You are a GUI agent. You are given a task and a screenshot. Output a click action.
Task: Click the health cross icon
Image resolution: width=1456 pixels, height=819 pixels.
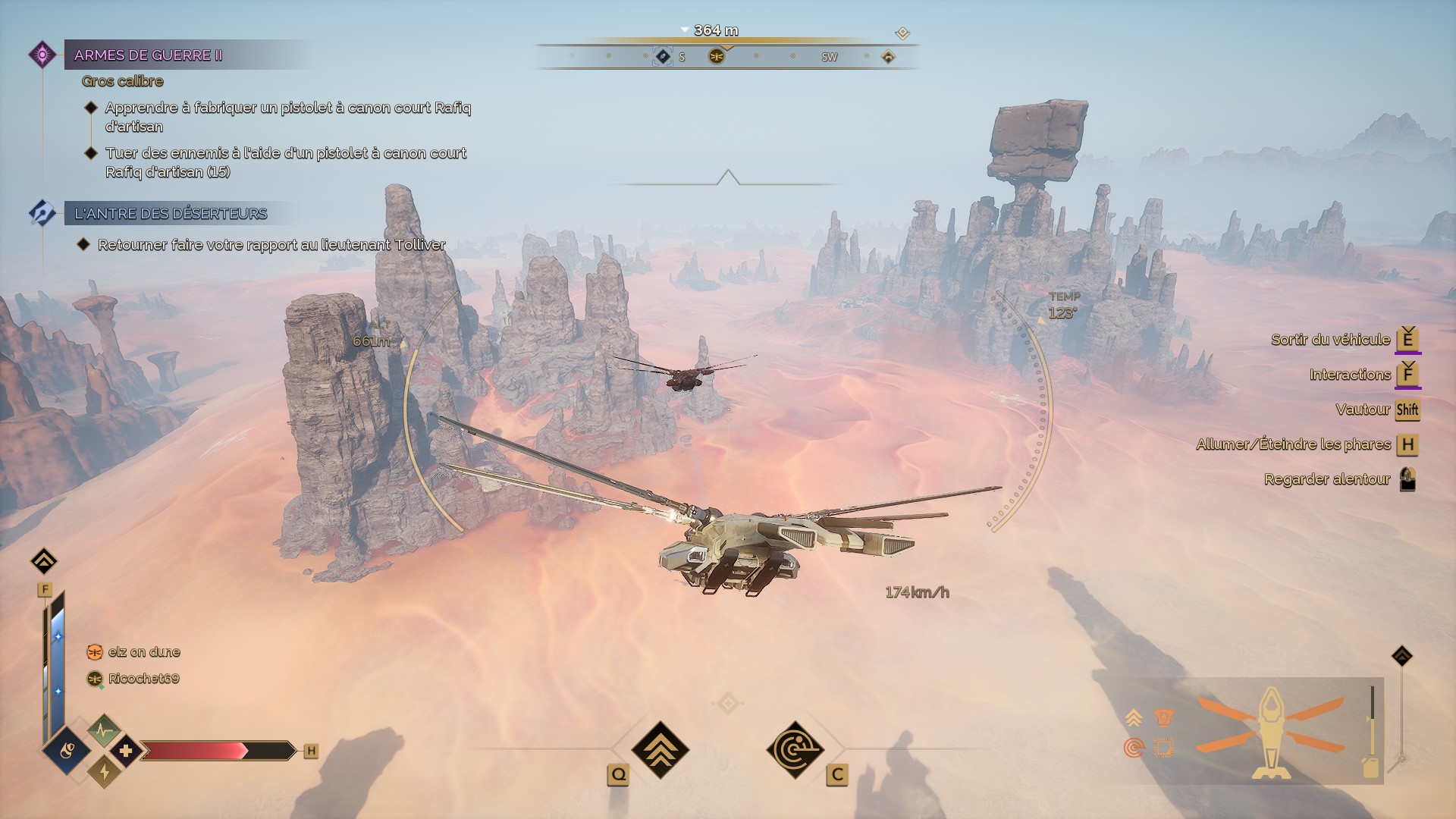point(126,751)
